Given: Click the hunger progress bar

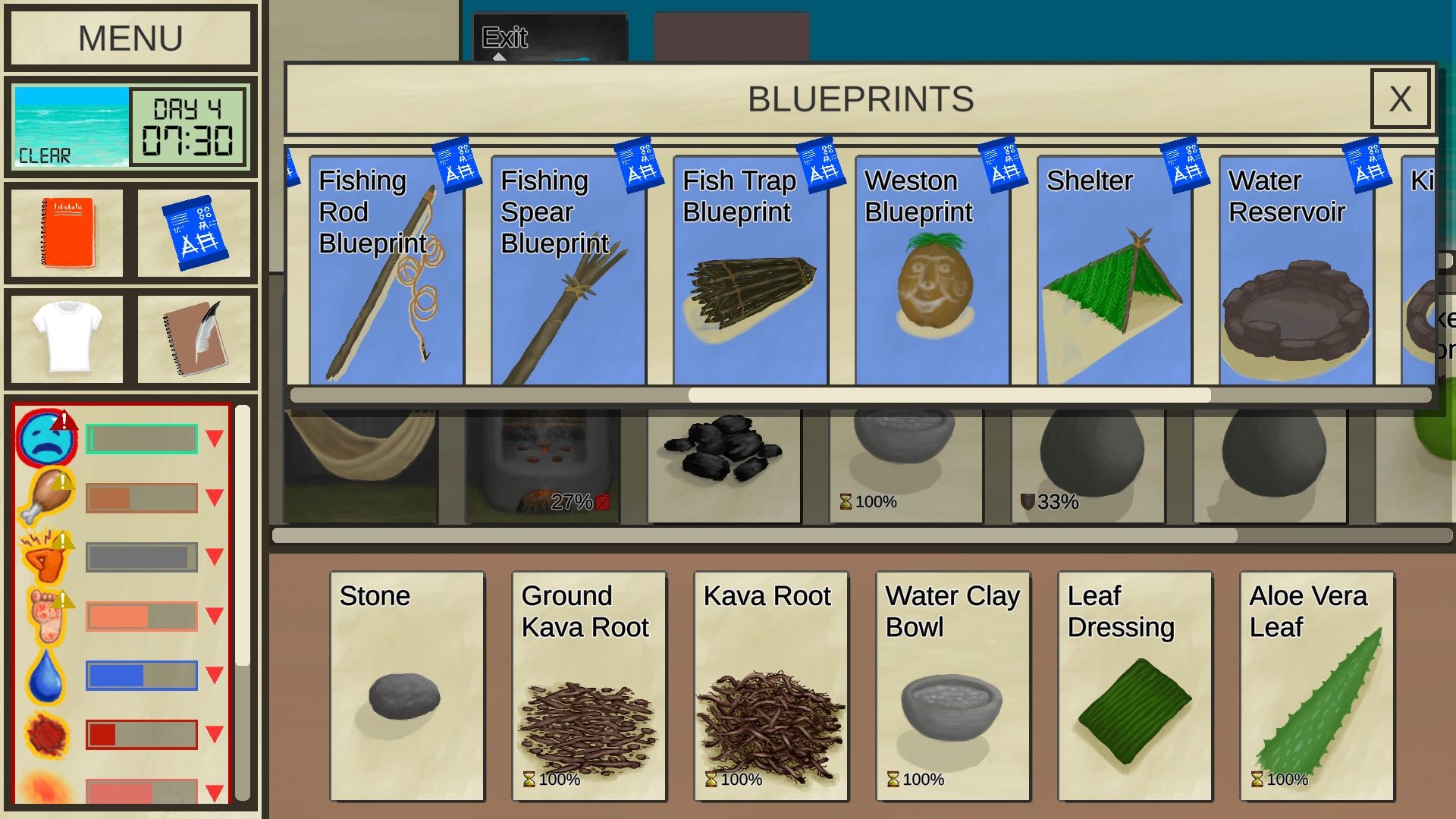Looking at the screenshot, I should [x=140, y=497].
